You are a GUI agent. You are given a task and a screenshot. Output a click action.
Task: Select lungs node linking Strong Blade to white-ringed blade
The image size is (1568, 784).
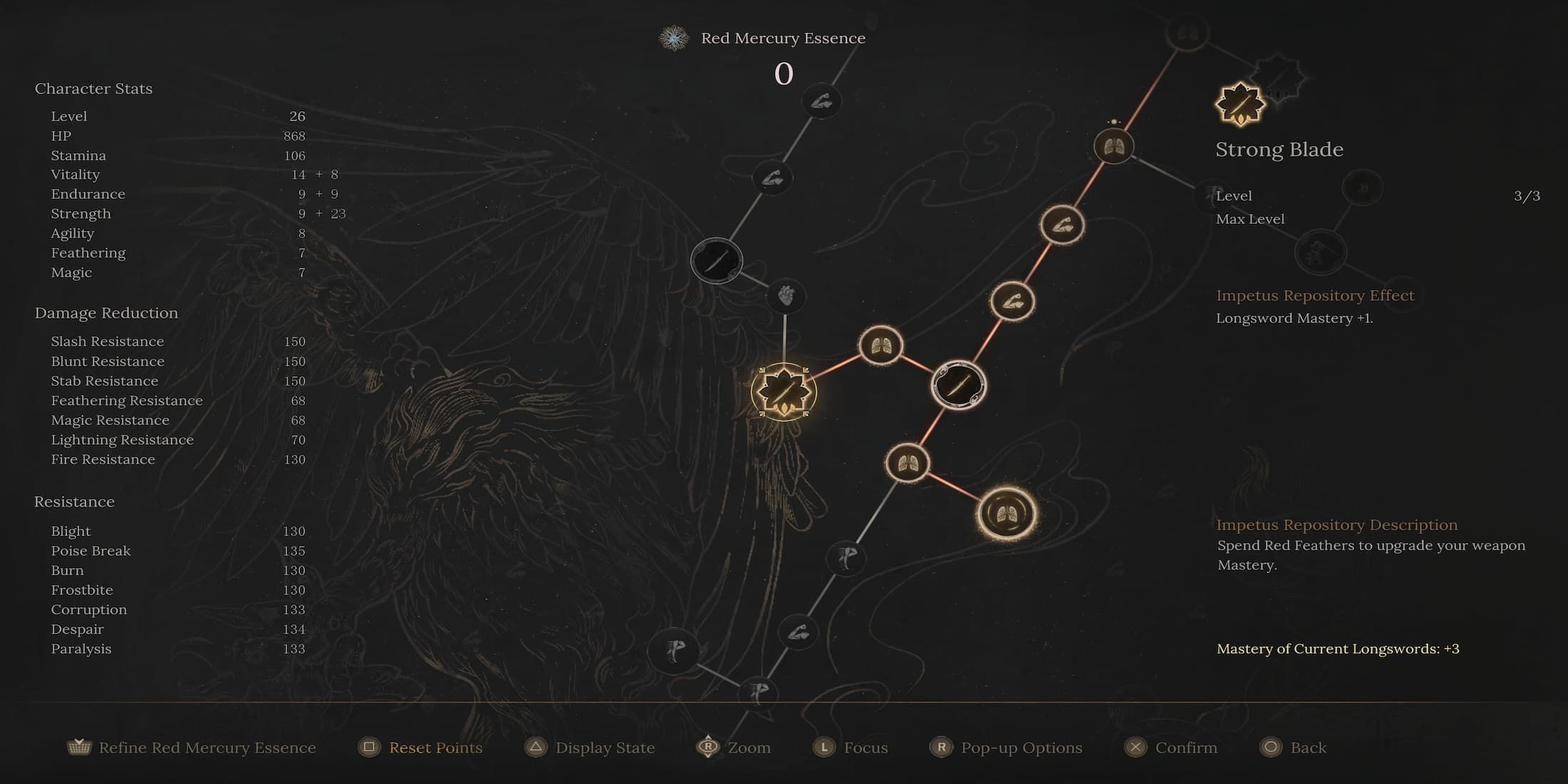pyautogui.click(x=881, y=346)
